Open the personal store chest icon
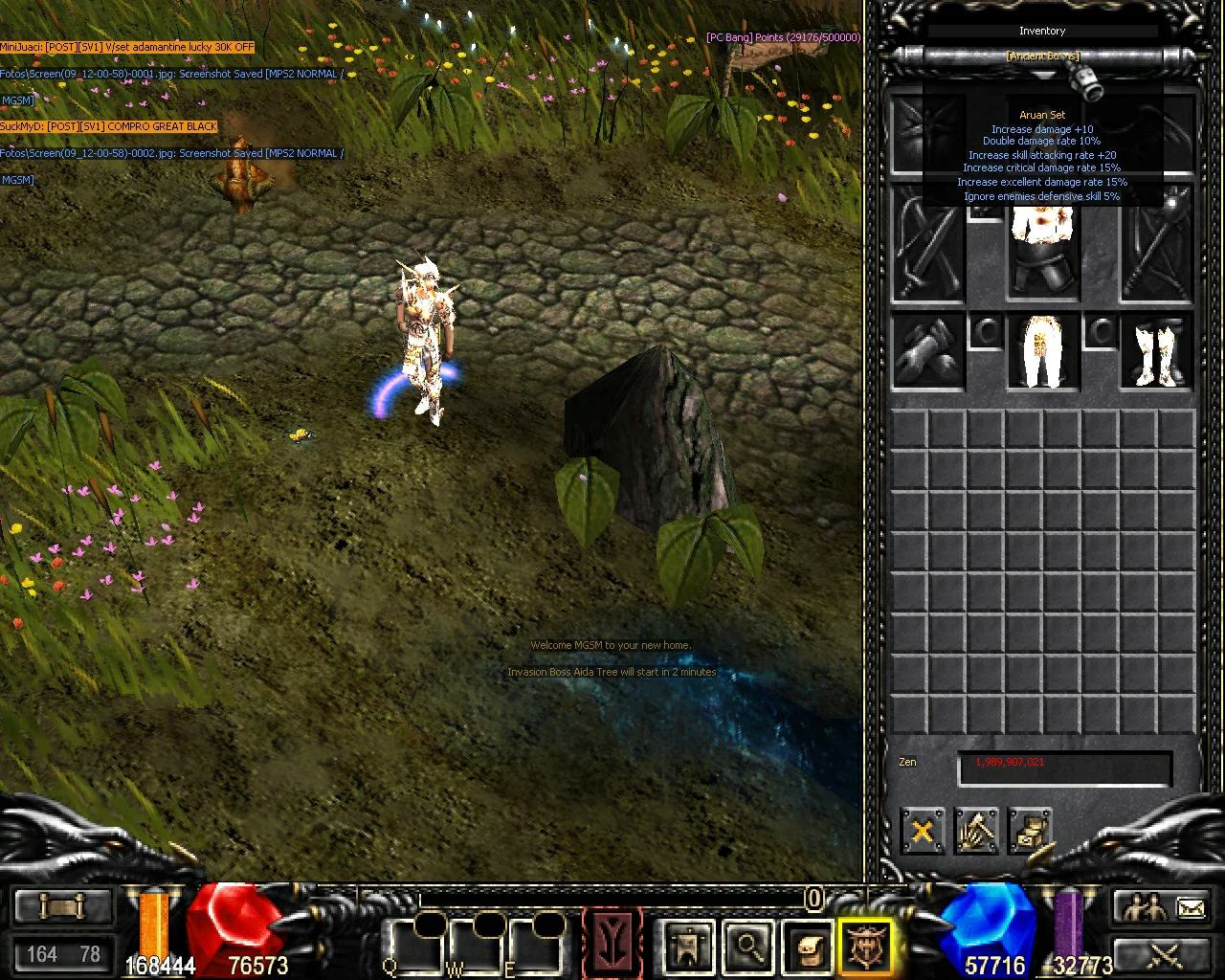This screenshot has height=980, width=1225. (1032, 832)
